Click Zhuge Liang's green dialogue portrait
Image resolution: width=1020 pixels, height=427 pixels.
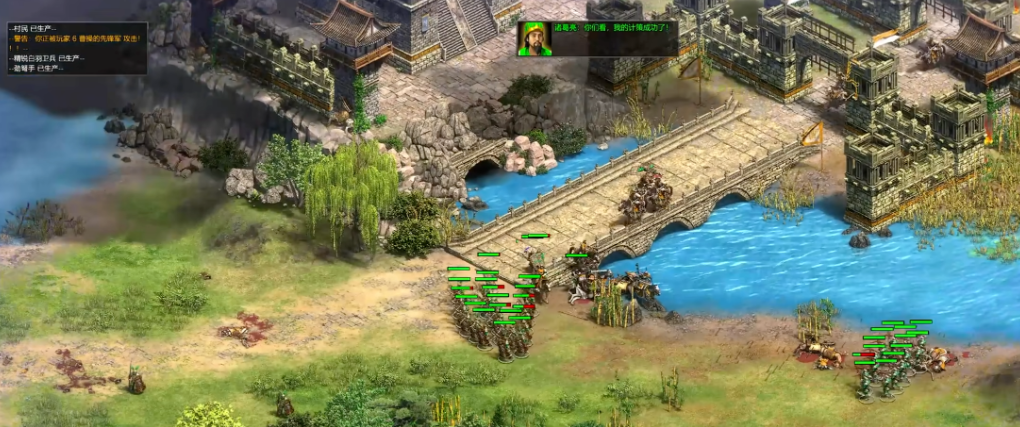click(x=534, y=38)
